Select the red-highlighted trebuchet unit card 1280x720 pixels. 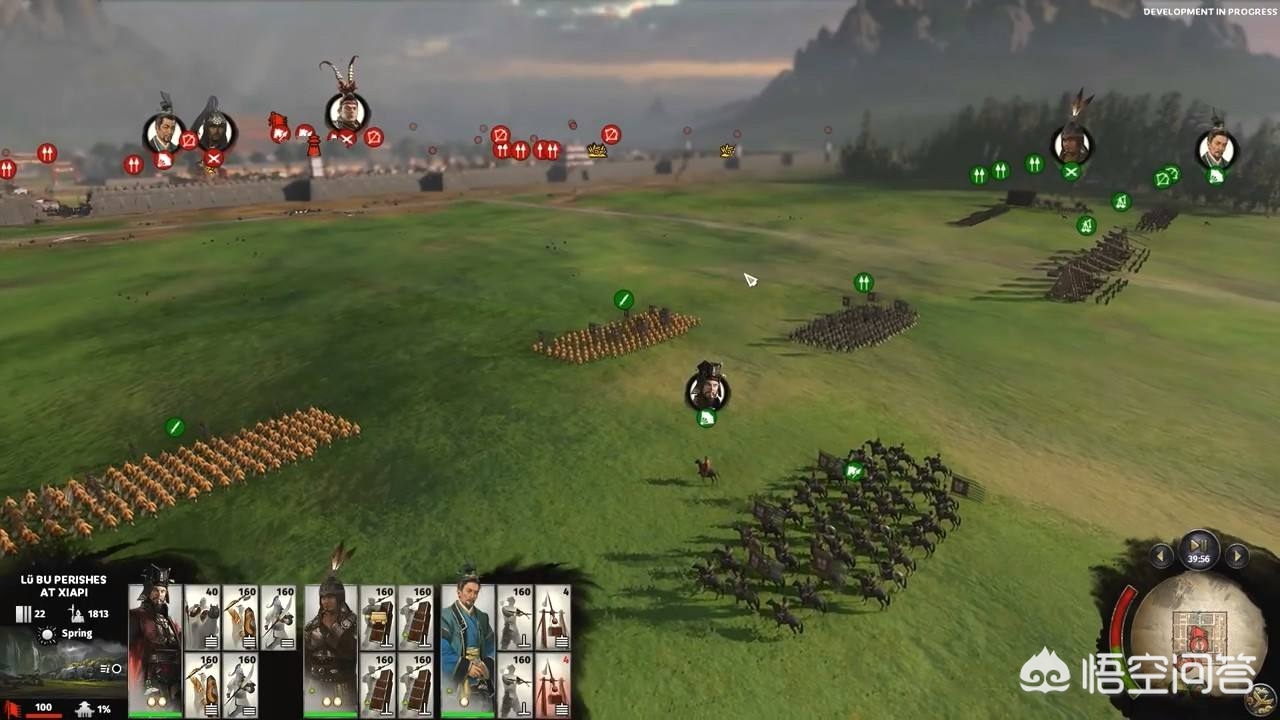(553, 684)
